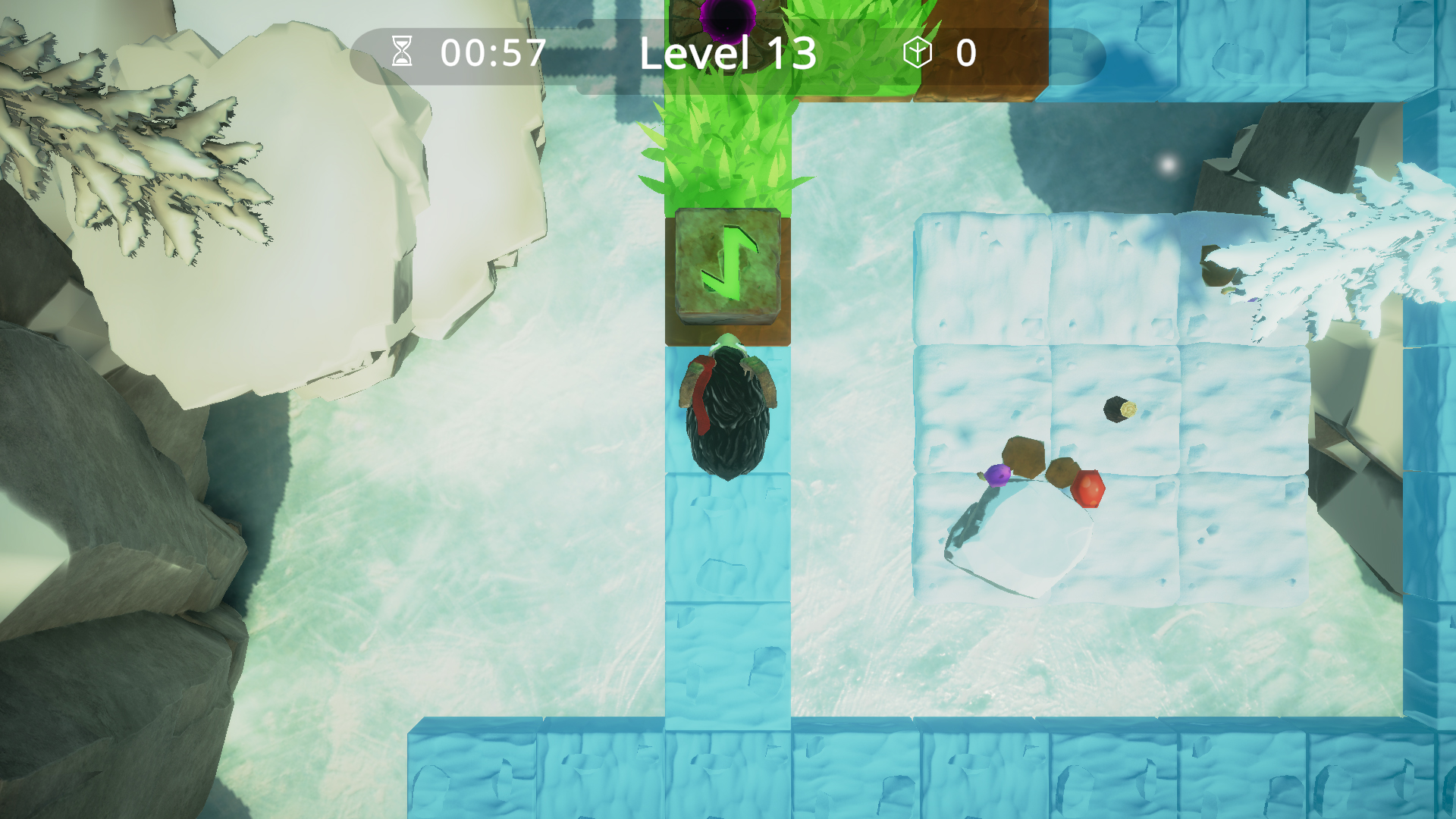This screenshot has width=1456, height=819.
Task: Click the snow mound on the ice platform
Action: 1020,542
